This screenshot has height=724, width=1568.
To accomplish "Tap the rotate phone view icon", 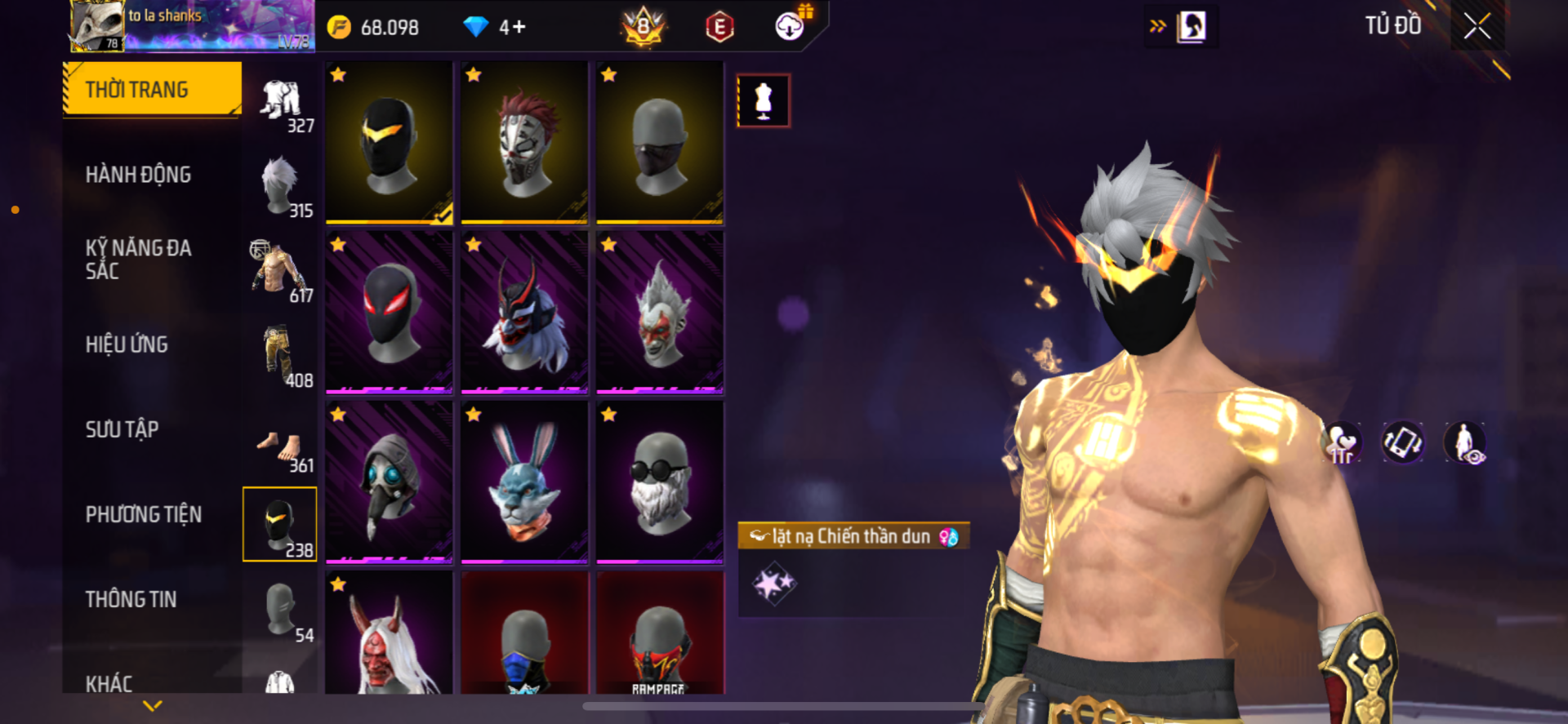I will pos(1402,442).
